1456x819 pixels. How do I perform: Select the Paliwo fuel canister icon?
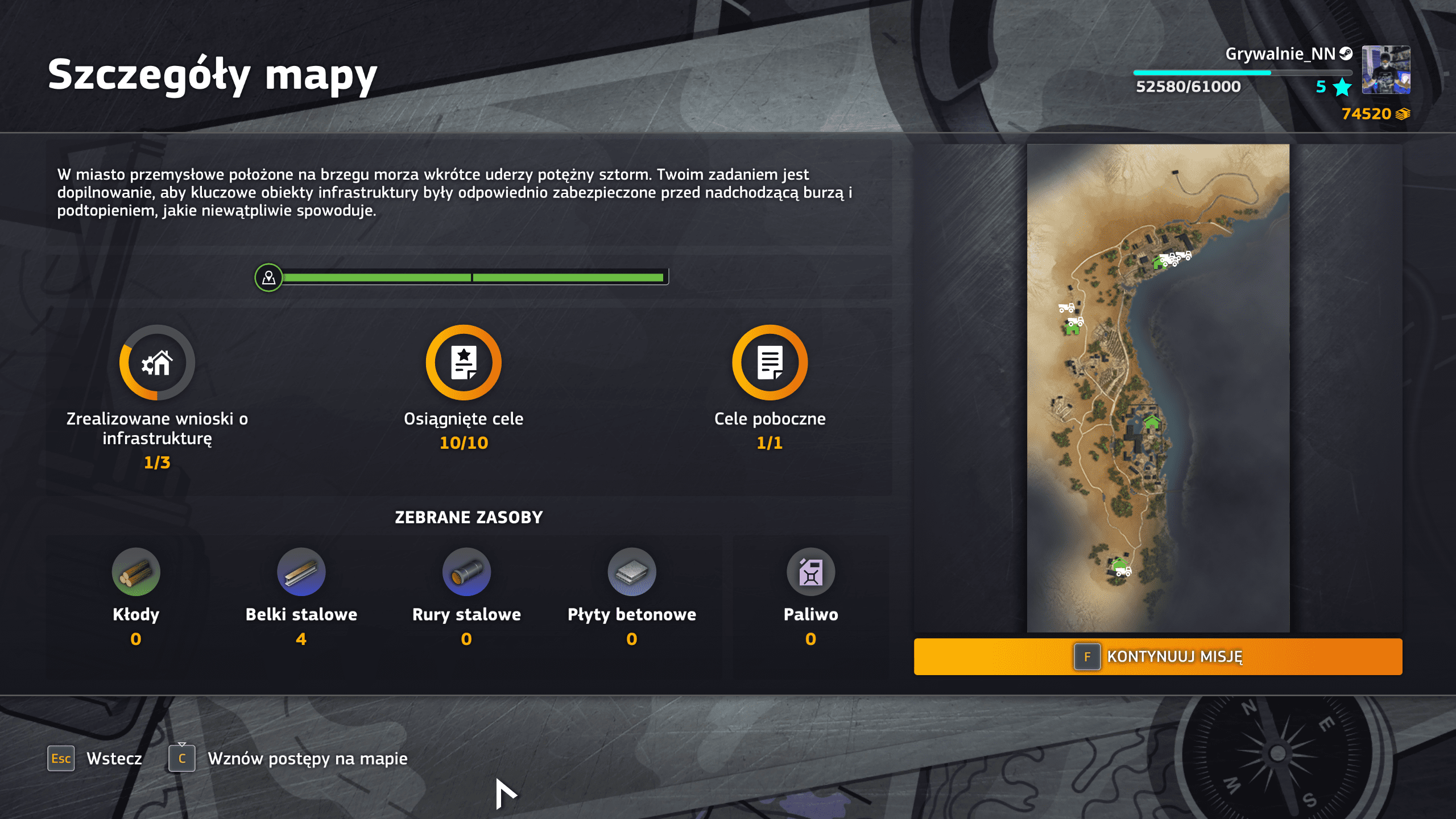[x=810, y=572]
